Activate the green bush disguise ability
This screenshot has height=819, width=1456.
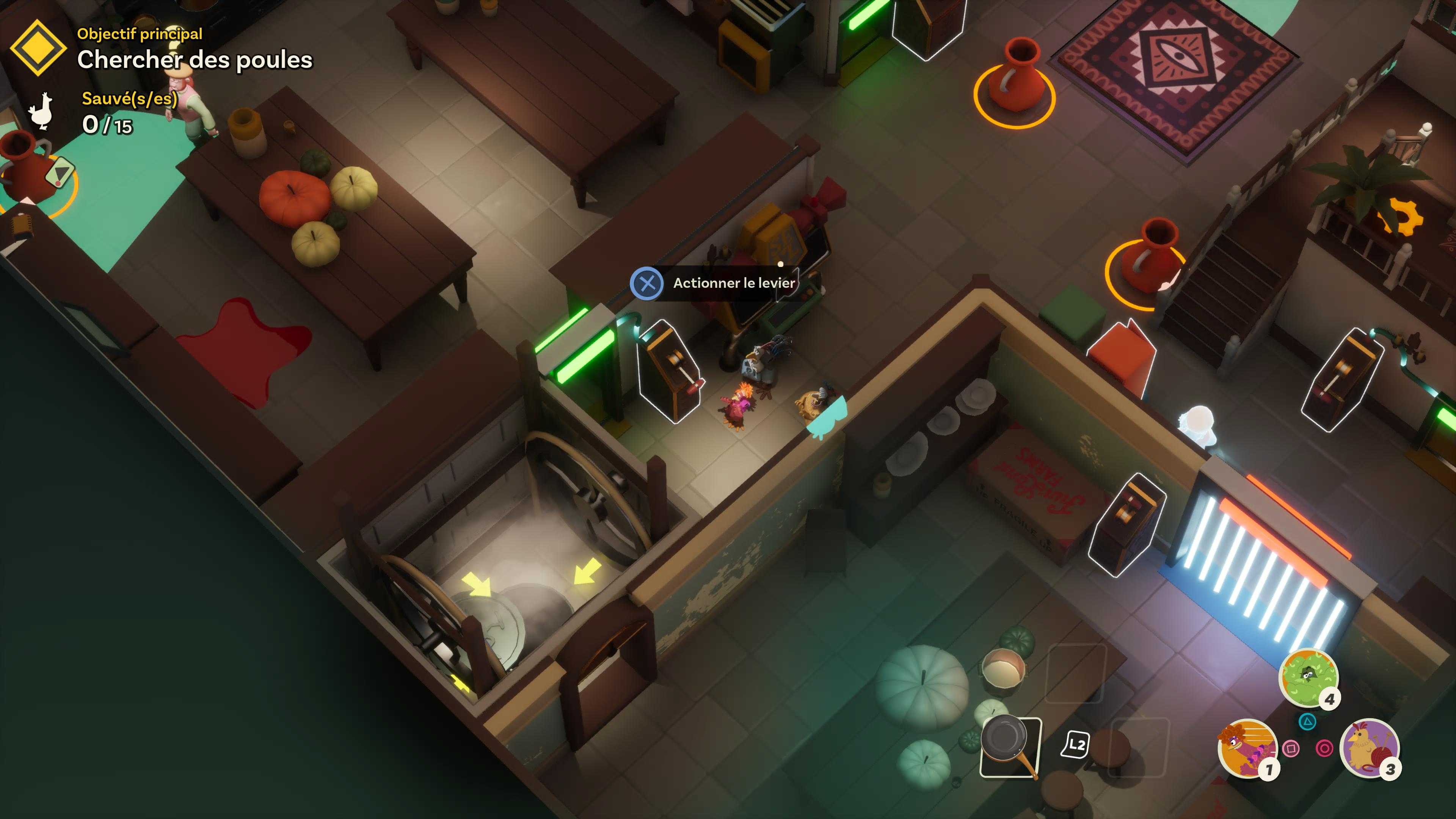click(1307, 677)
